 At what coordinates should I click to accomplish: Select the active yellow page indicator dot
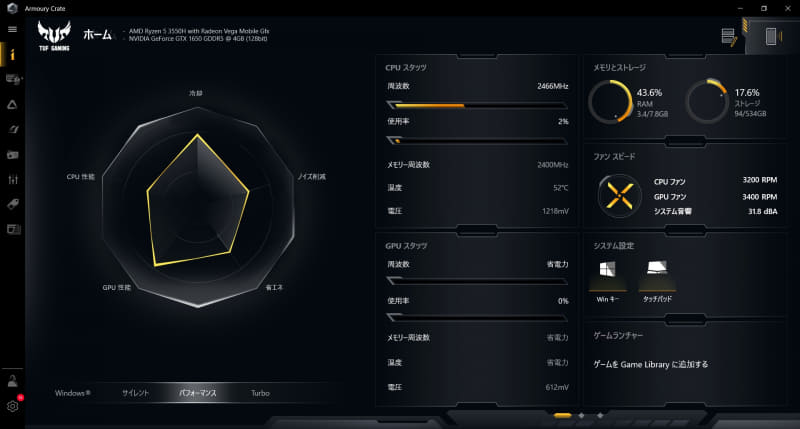pyautogui.click(x=562, y=415)
